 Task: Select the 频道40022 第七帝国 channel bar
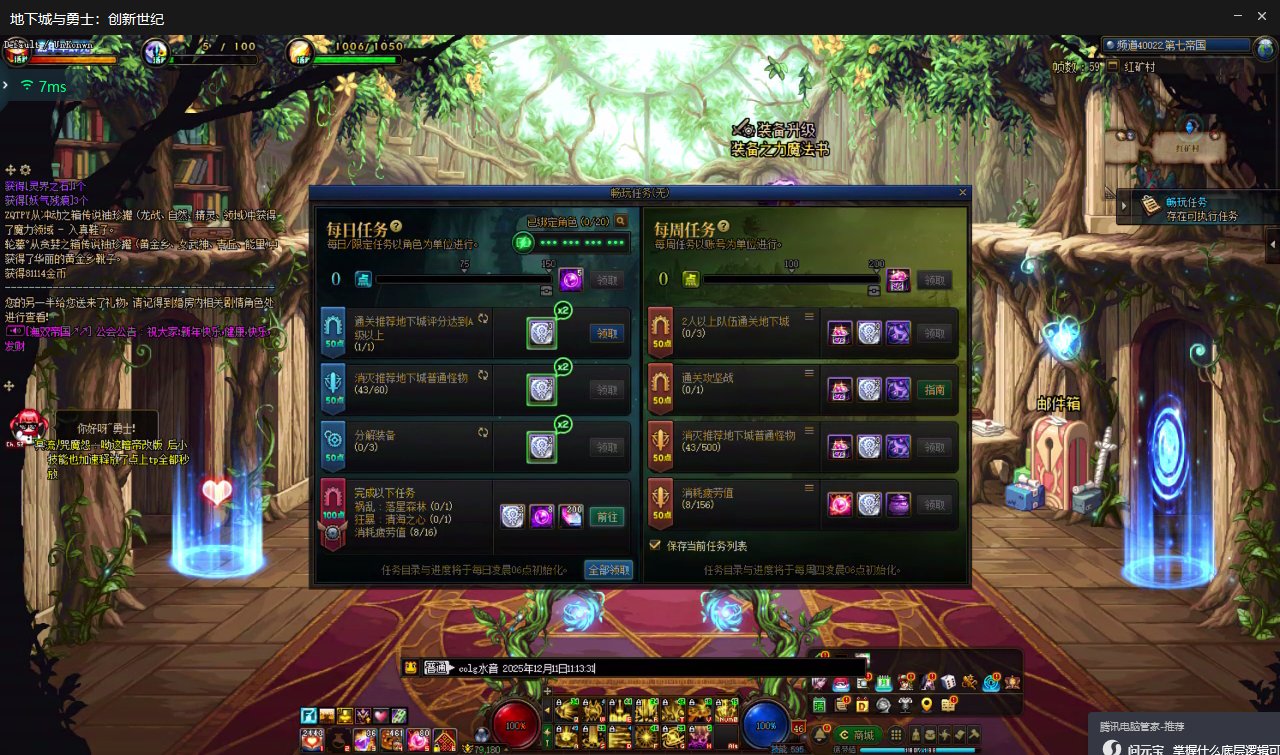[x=1177, y=45]
